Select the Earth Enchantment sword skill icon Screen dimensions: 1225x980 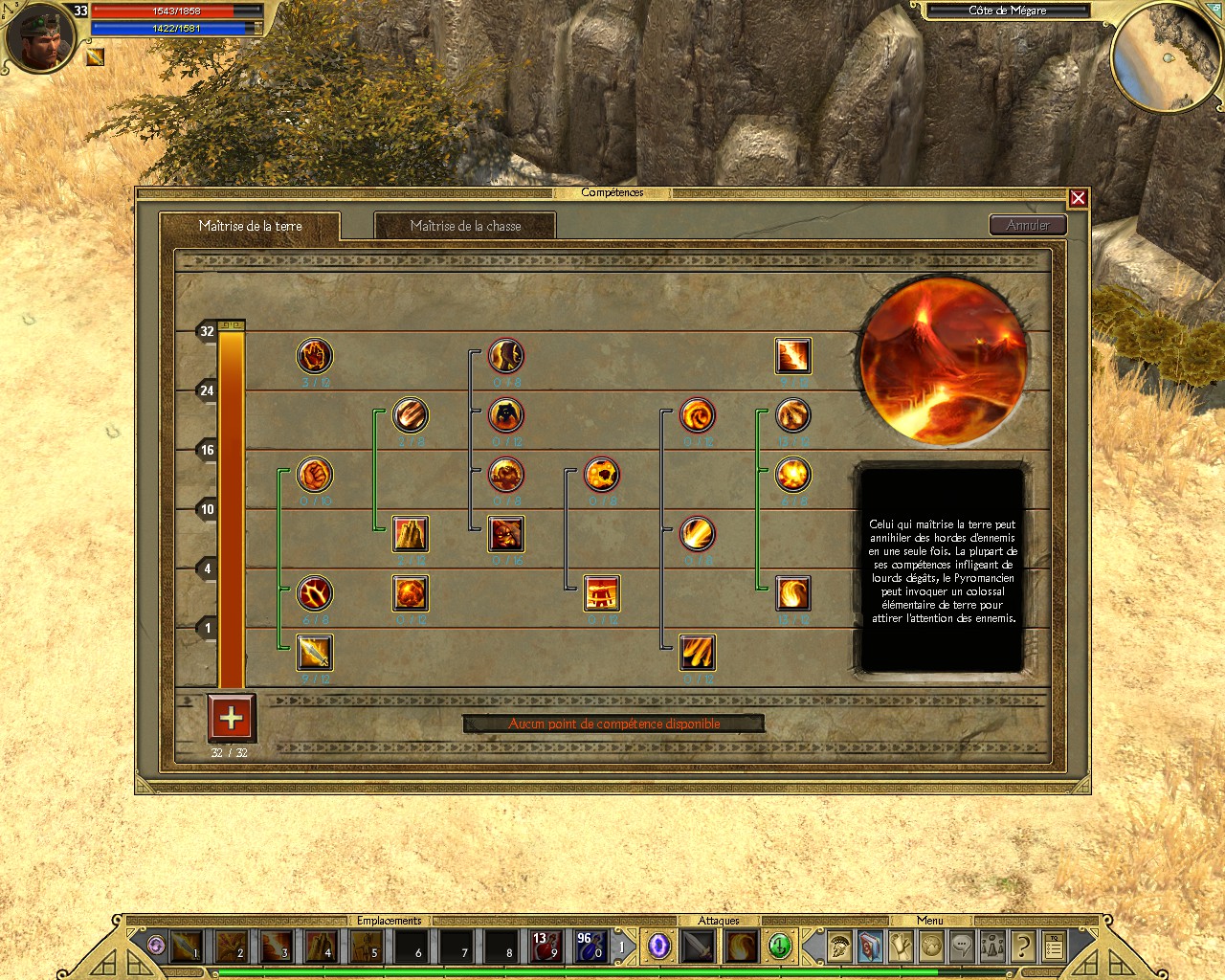pos(316,653)
